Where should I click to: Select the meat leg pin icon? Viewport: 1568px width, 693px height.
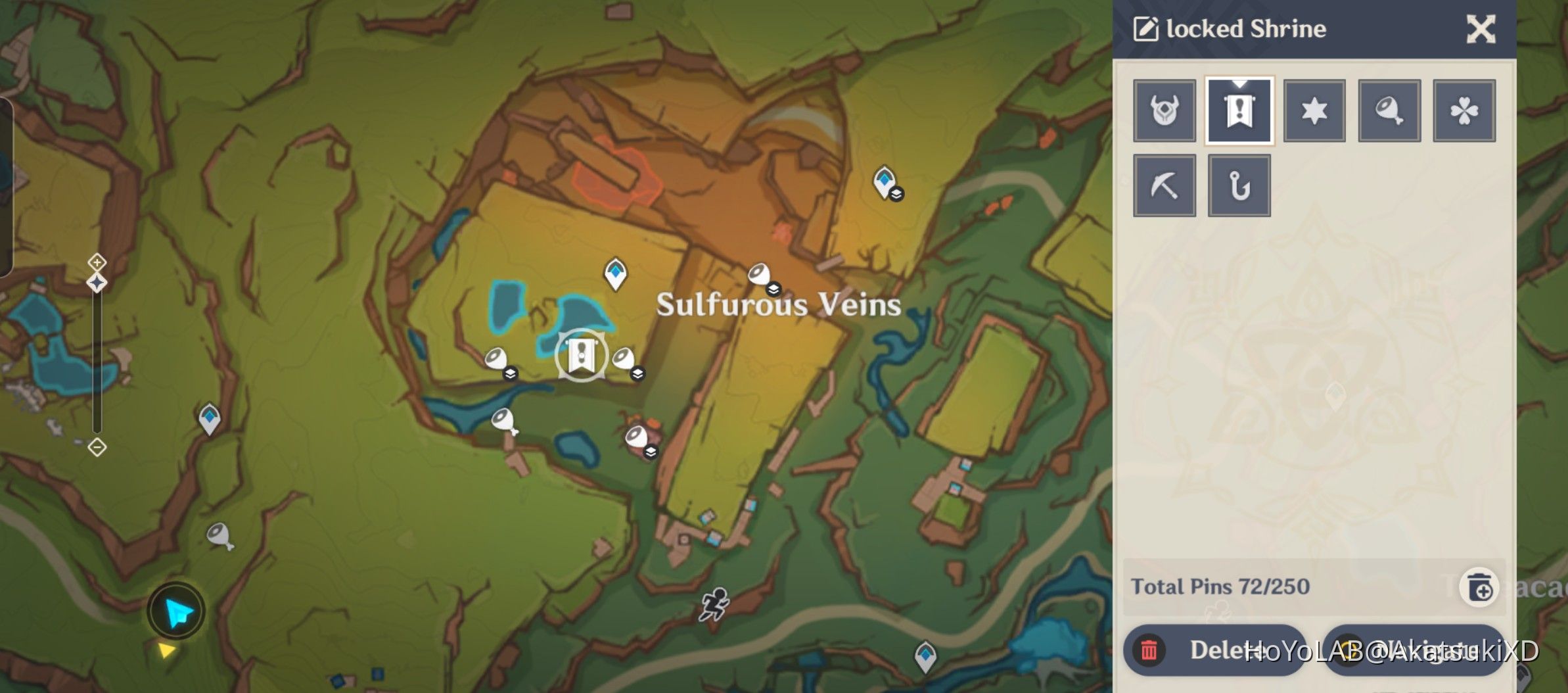1389,110
